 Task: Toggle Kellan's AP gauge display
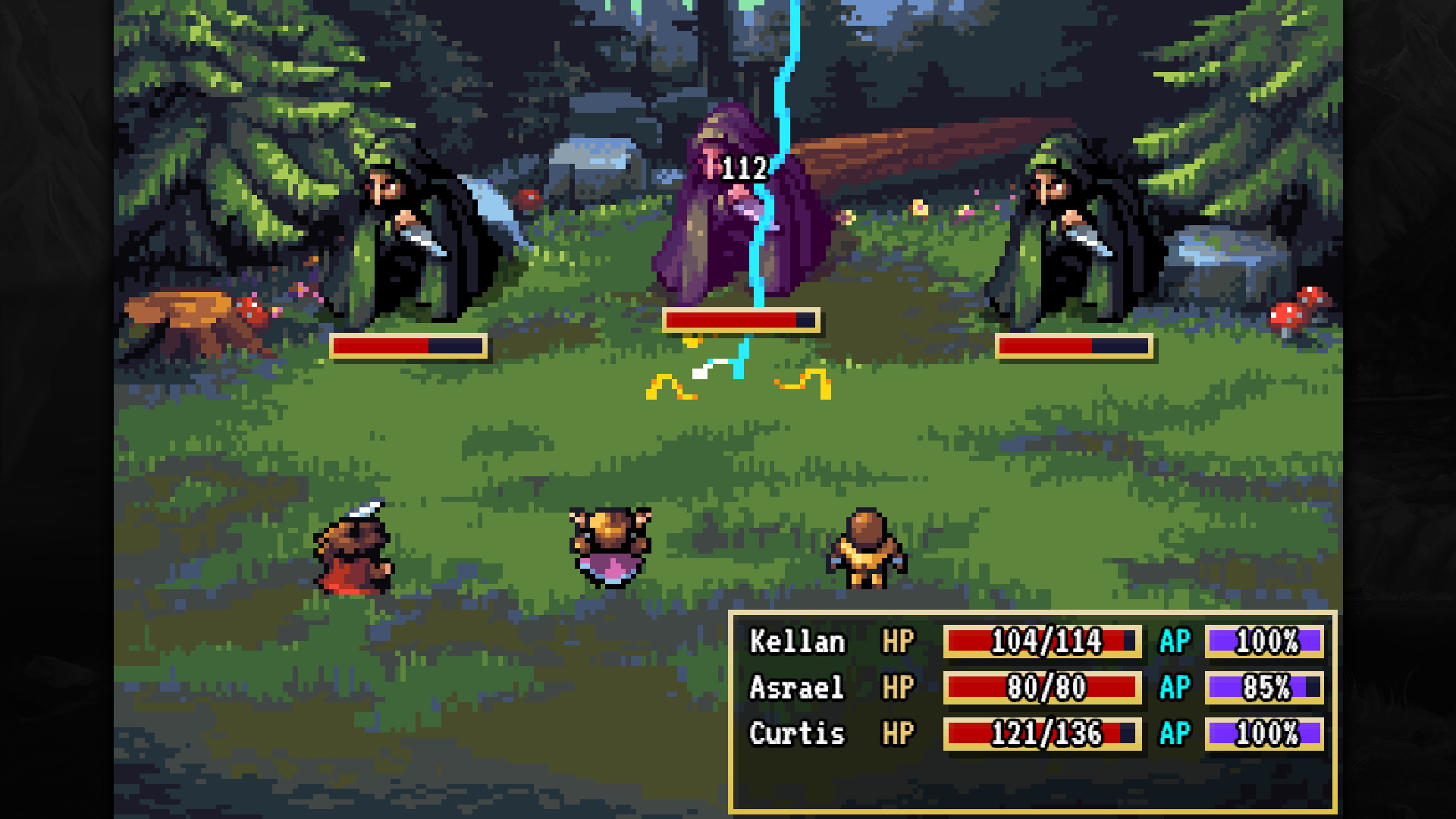(1263, 641)
